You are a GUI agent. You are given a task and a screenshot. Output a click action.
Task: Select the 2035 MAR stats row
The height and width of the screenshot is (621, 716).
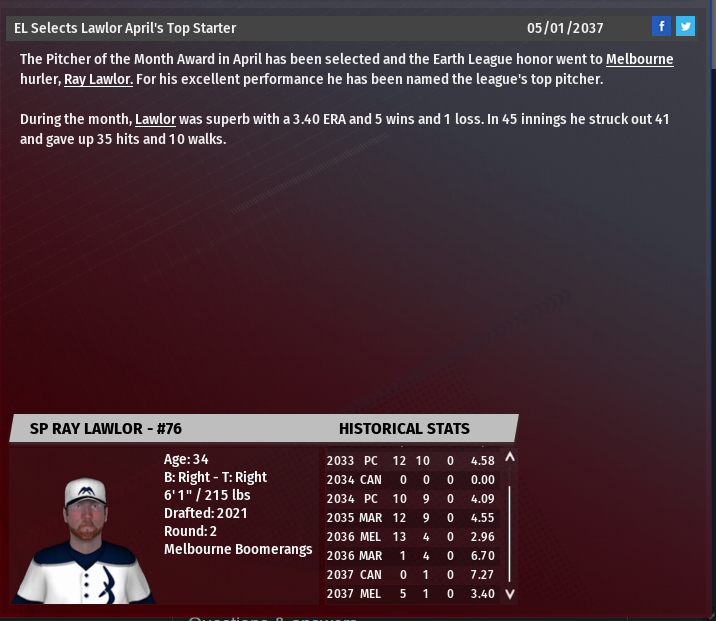pos(410,518)
